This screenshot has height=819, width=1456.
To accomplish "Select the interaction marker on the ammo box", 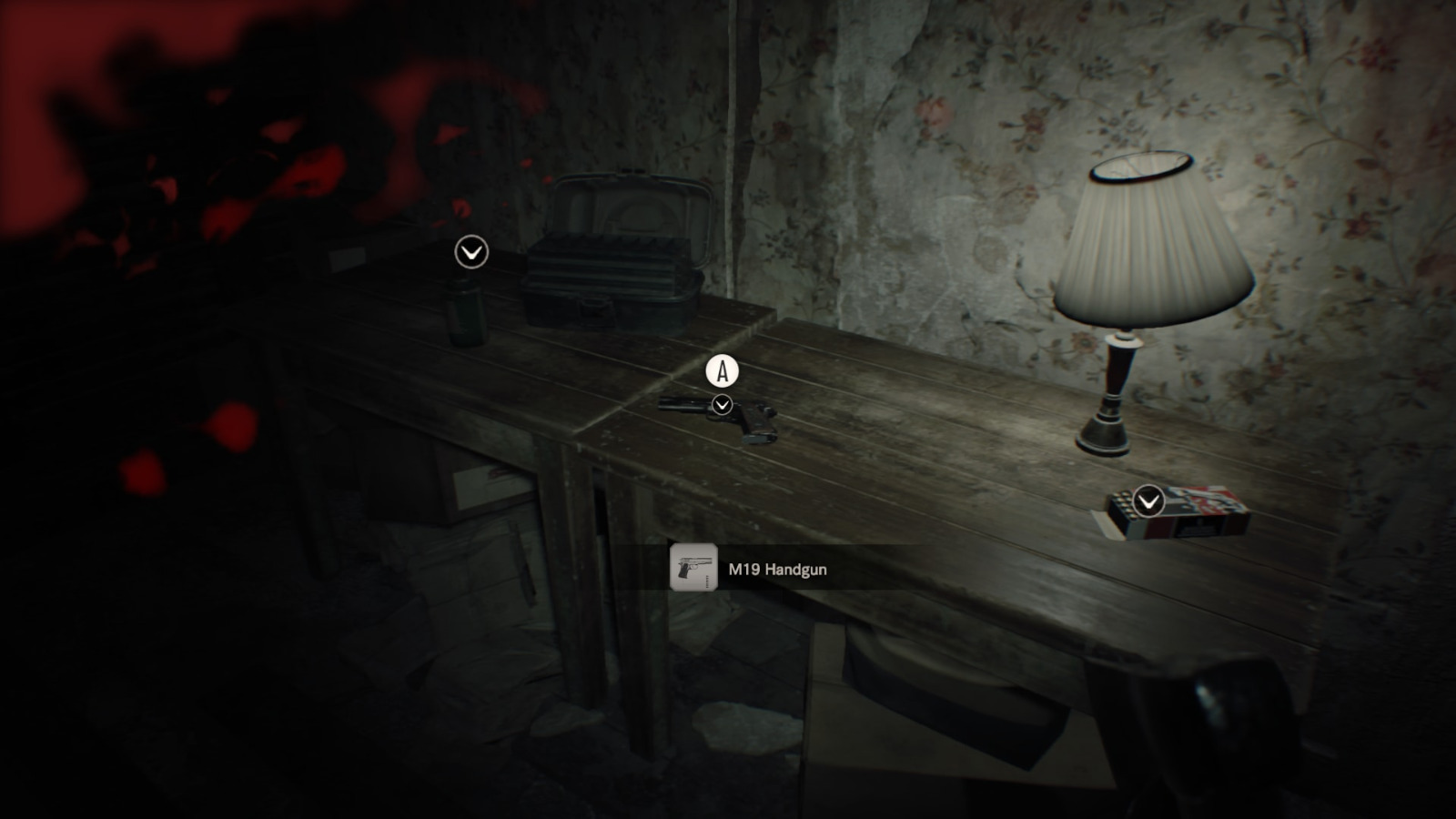I will point(1149,500).
